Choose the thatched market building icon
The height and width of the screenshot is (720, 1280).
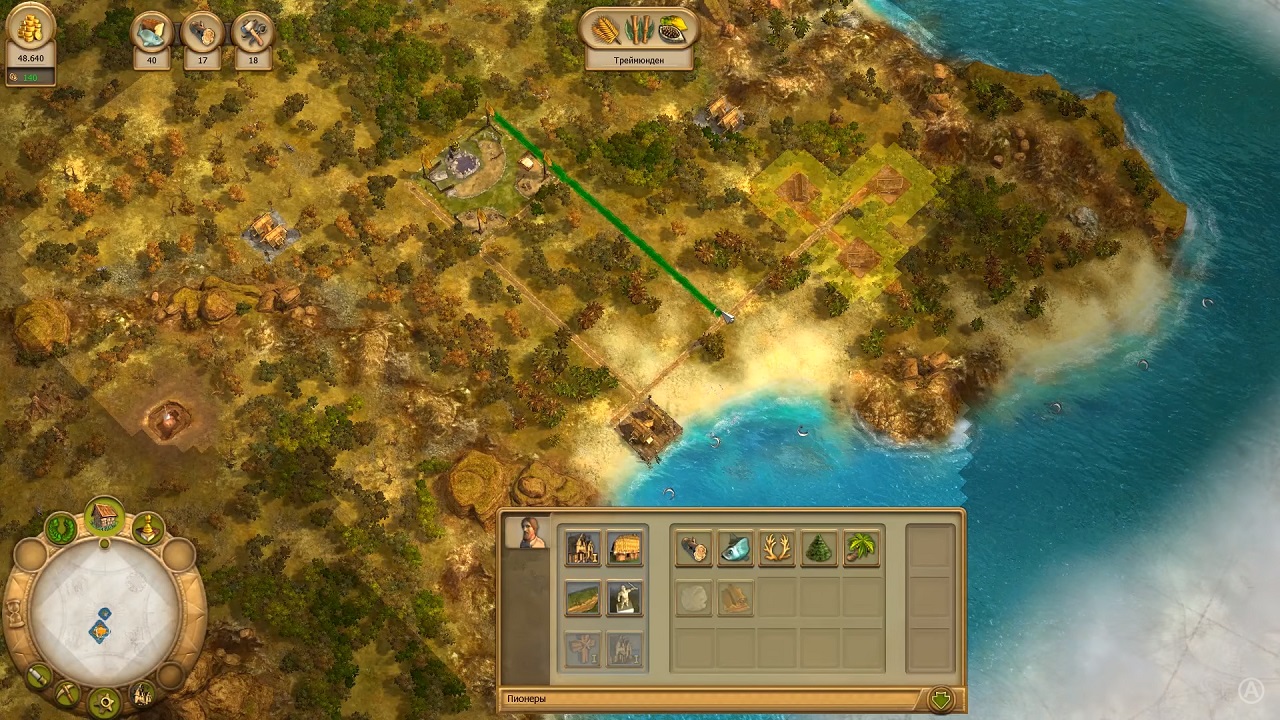tap(624, 547)
